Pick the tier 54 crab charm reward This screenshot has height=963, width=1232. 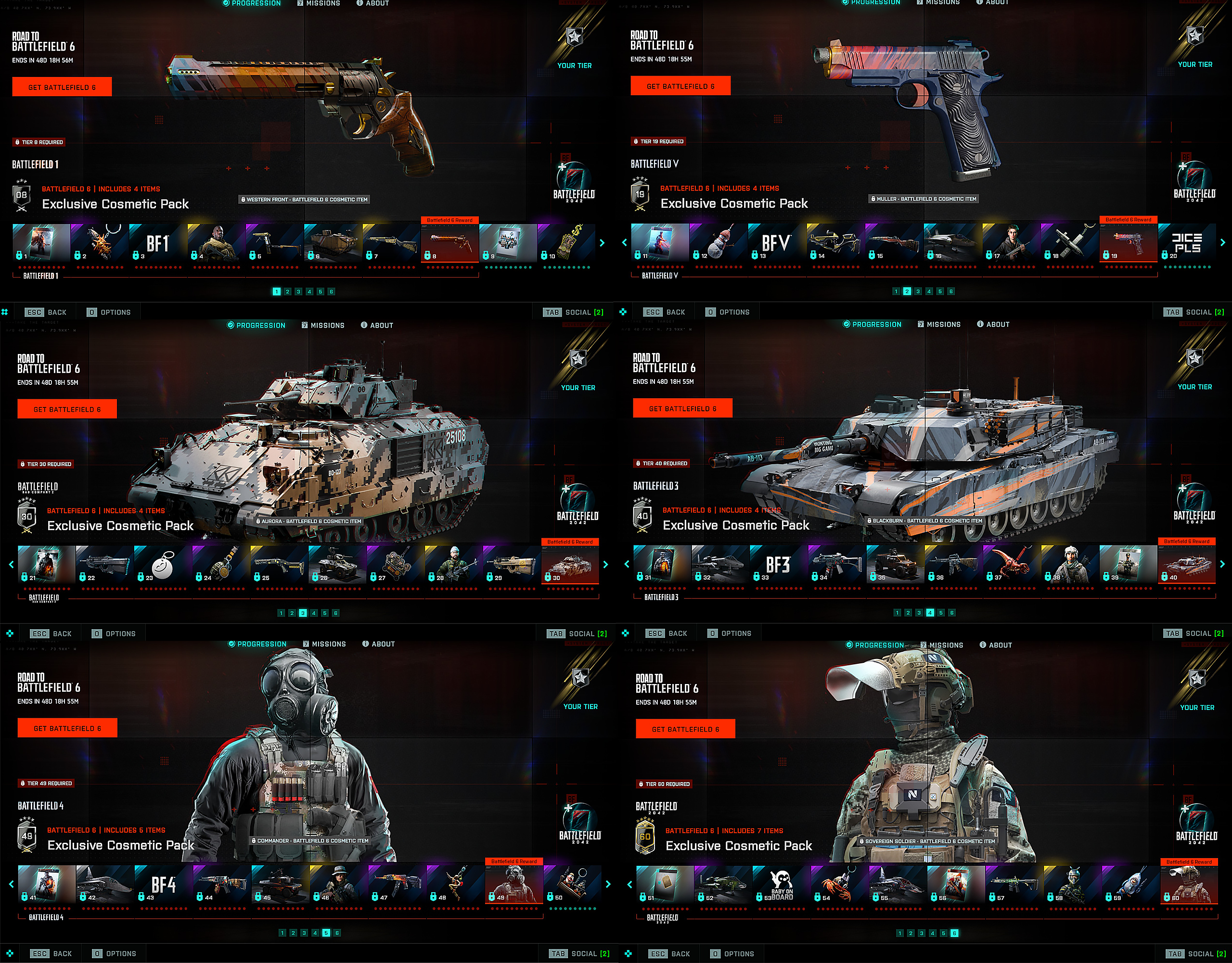(840, 885)
